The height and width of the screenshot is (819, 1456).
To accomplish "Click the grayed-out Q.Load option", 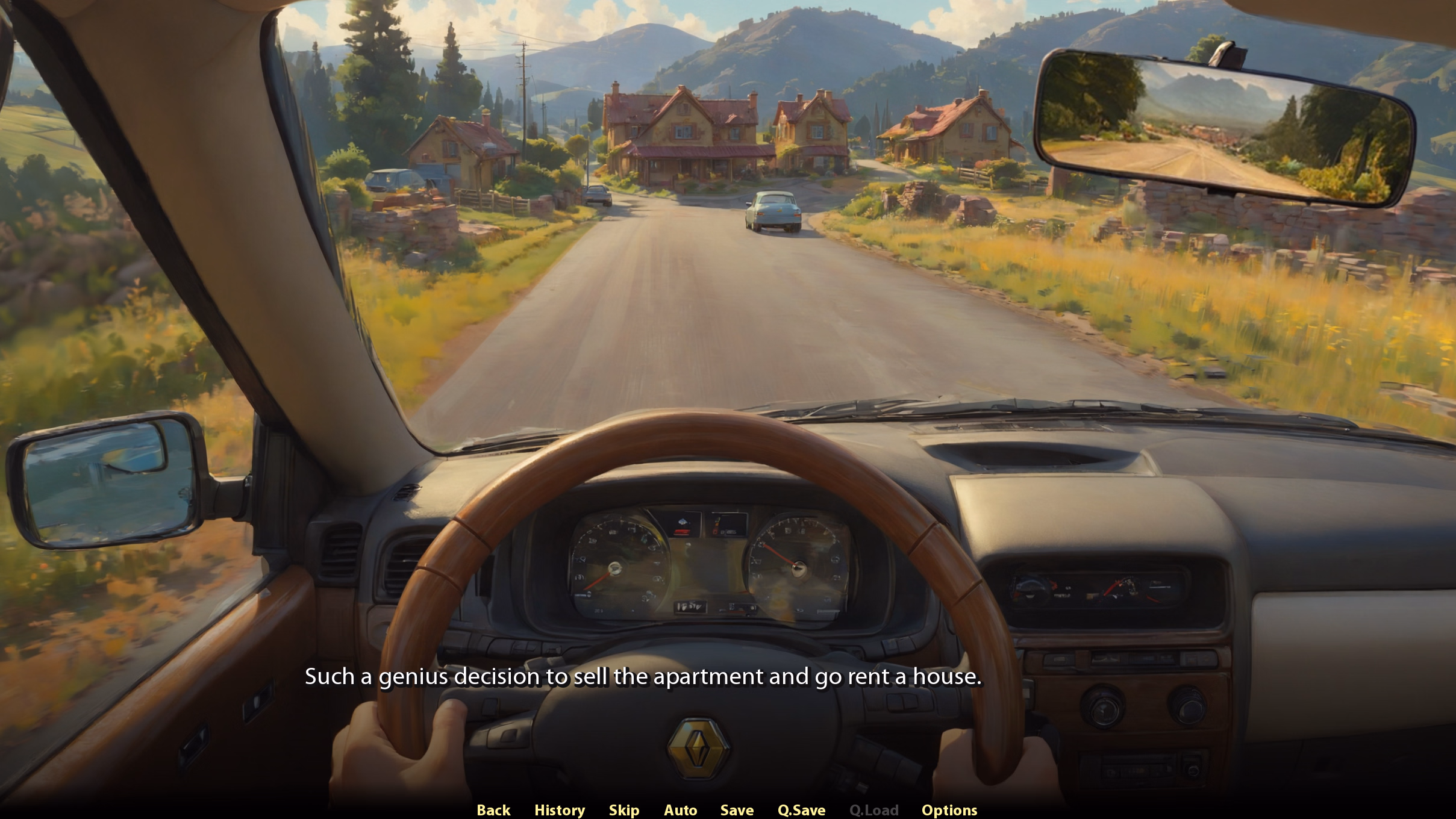I will 874,810.
